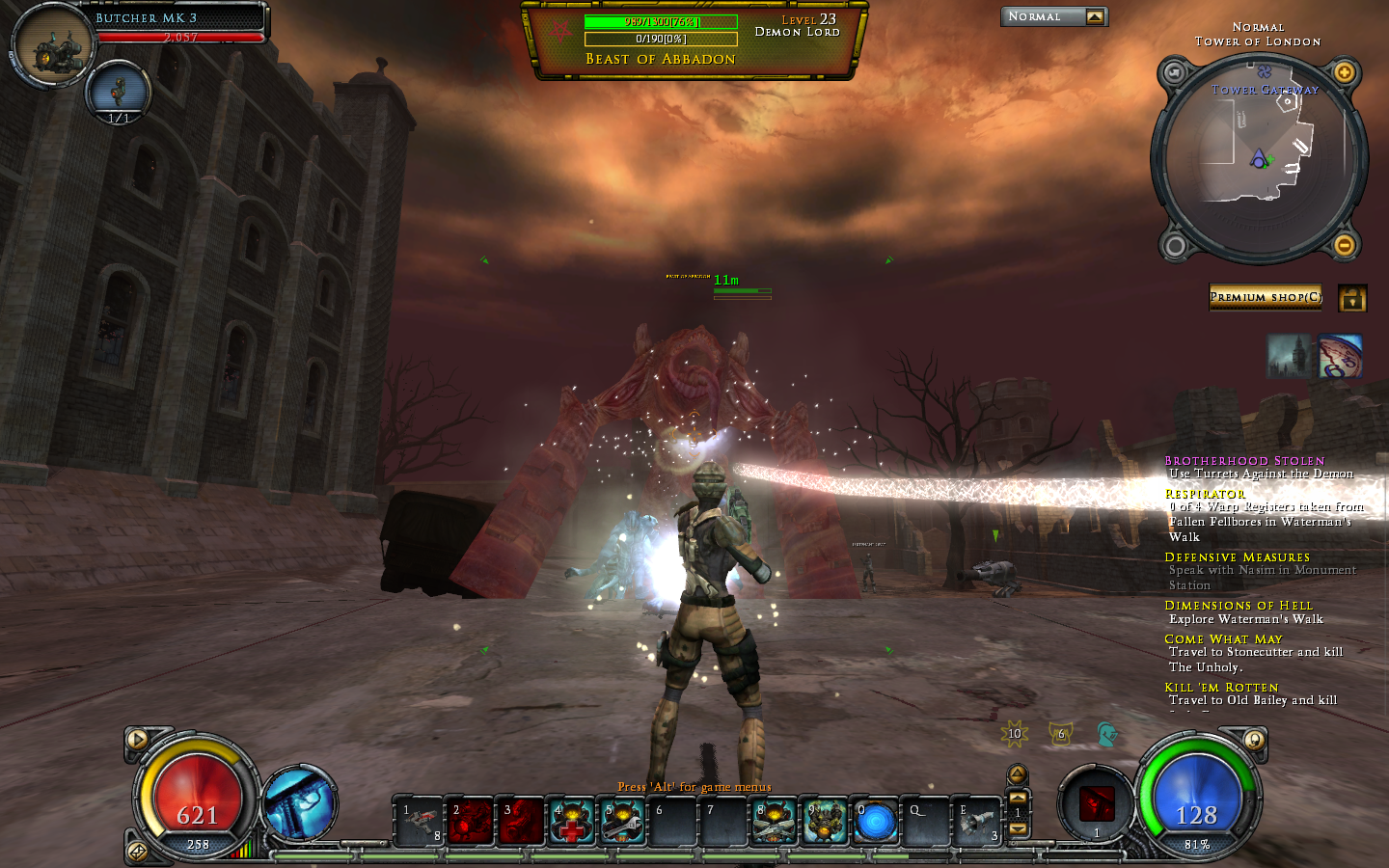Select the Come What May quest entry
This screenshot has height=868, width=1389.
tap(1223, 638)
